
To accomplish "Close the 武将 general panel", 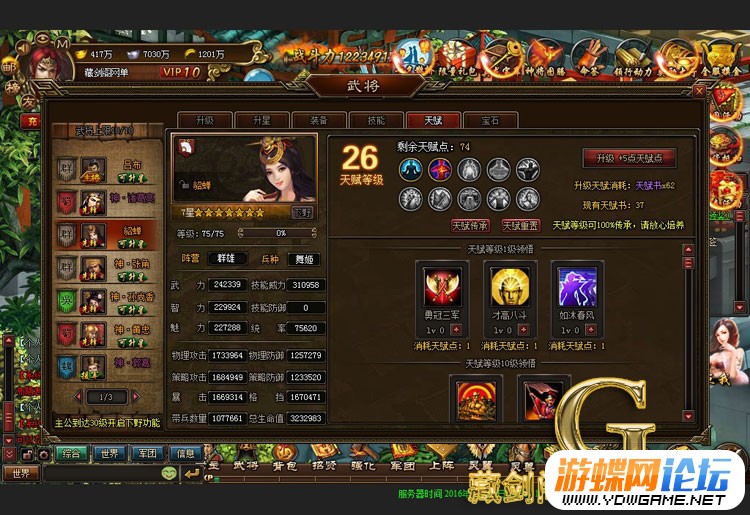I will click(698, 90).
